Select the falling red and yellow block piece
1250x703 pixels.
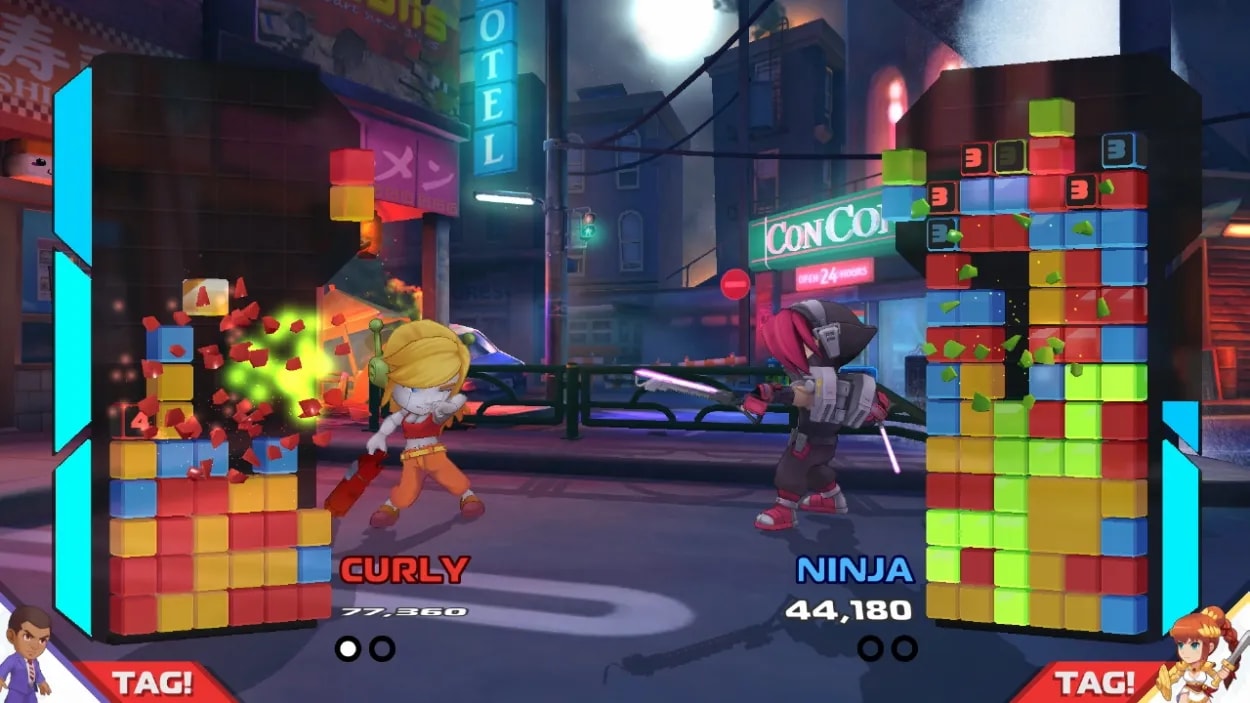click(x=352, y=184)
